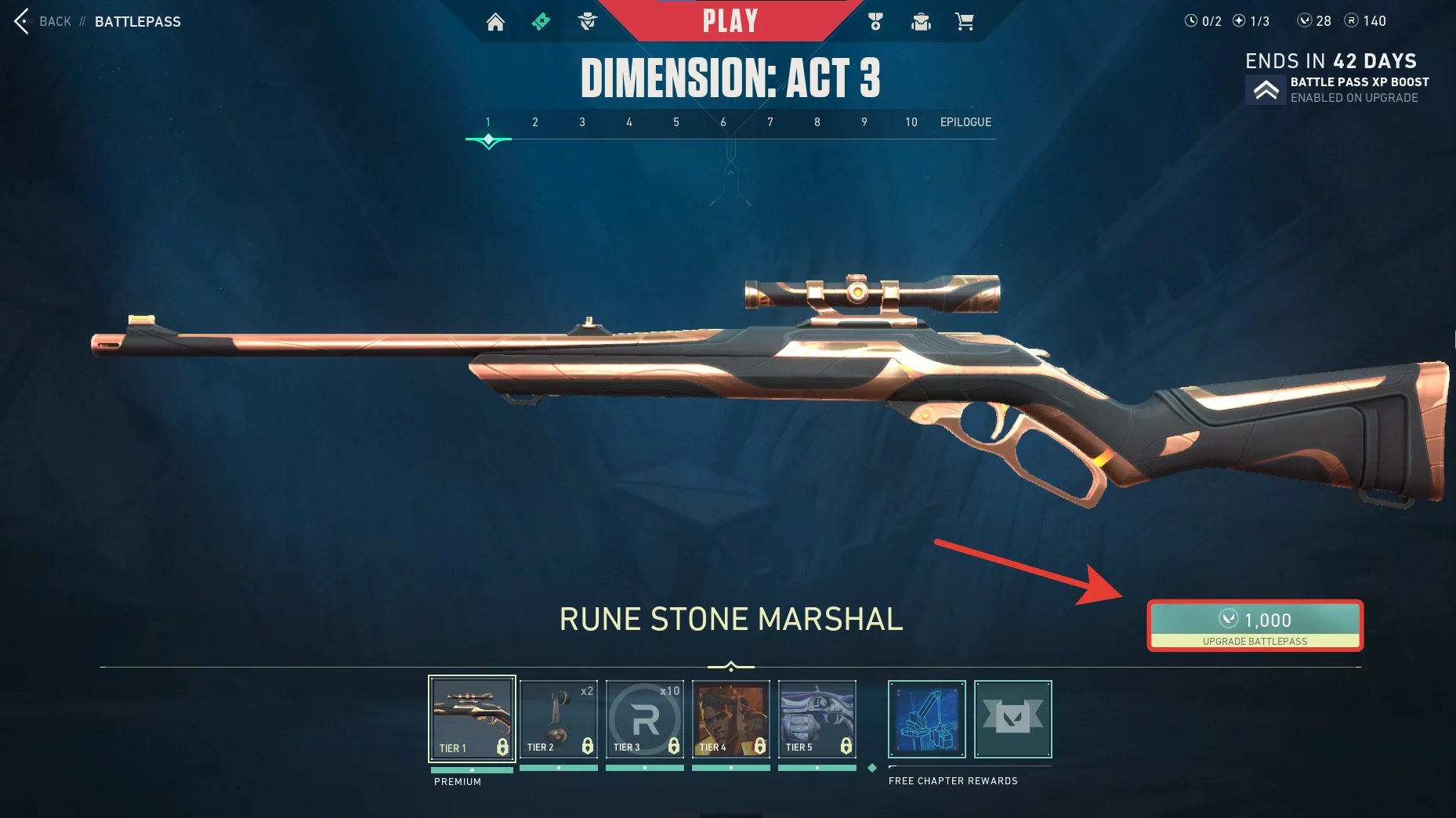Open the home screen icon

pyautogui.click(x=495, y=22)
